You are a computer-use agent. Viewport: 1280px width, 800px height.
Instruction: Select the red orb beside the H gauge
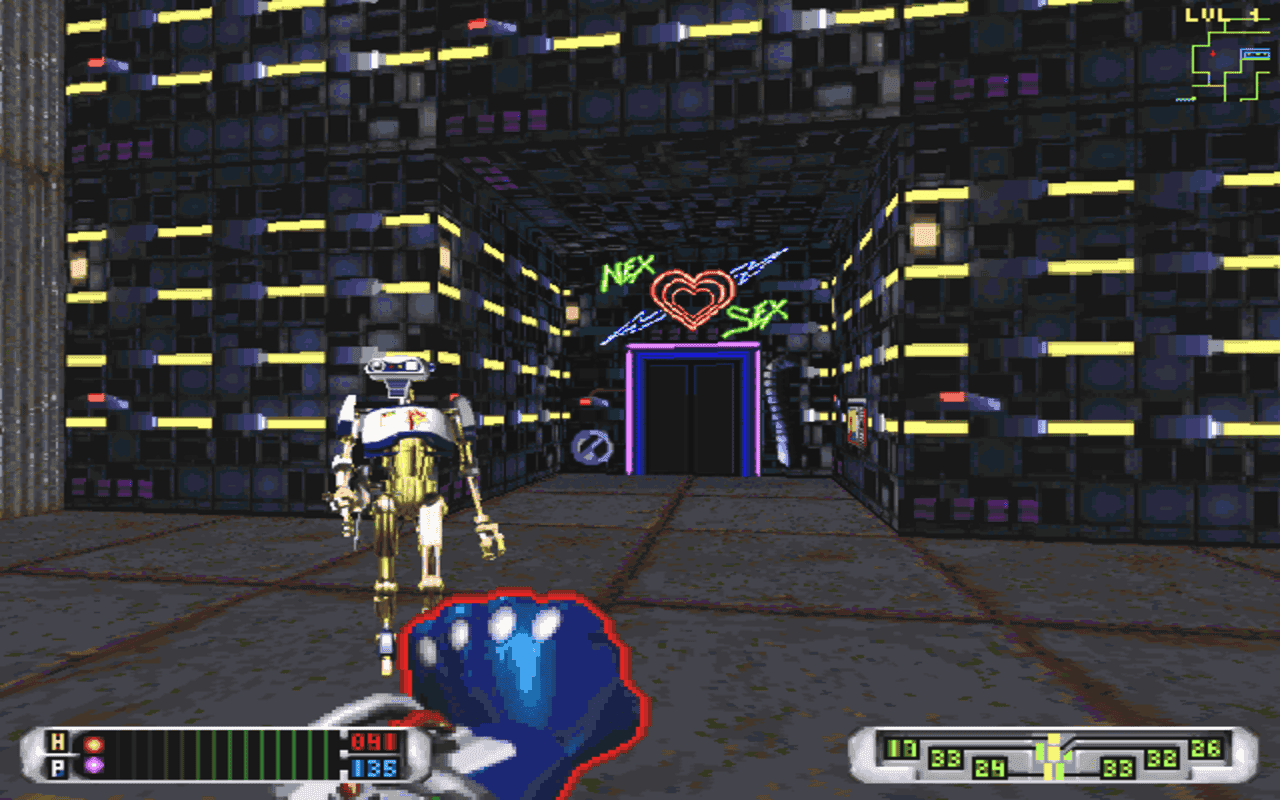(92, 744)
